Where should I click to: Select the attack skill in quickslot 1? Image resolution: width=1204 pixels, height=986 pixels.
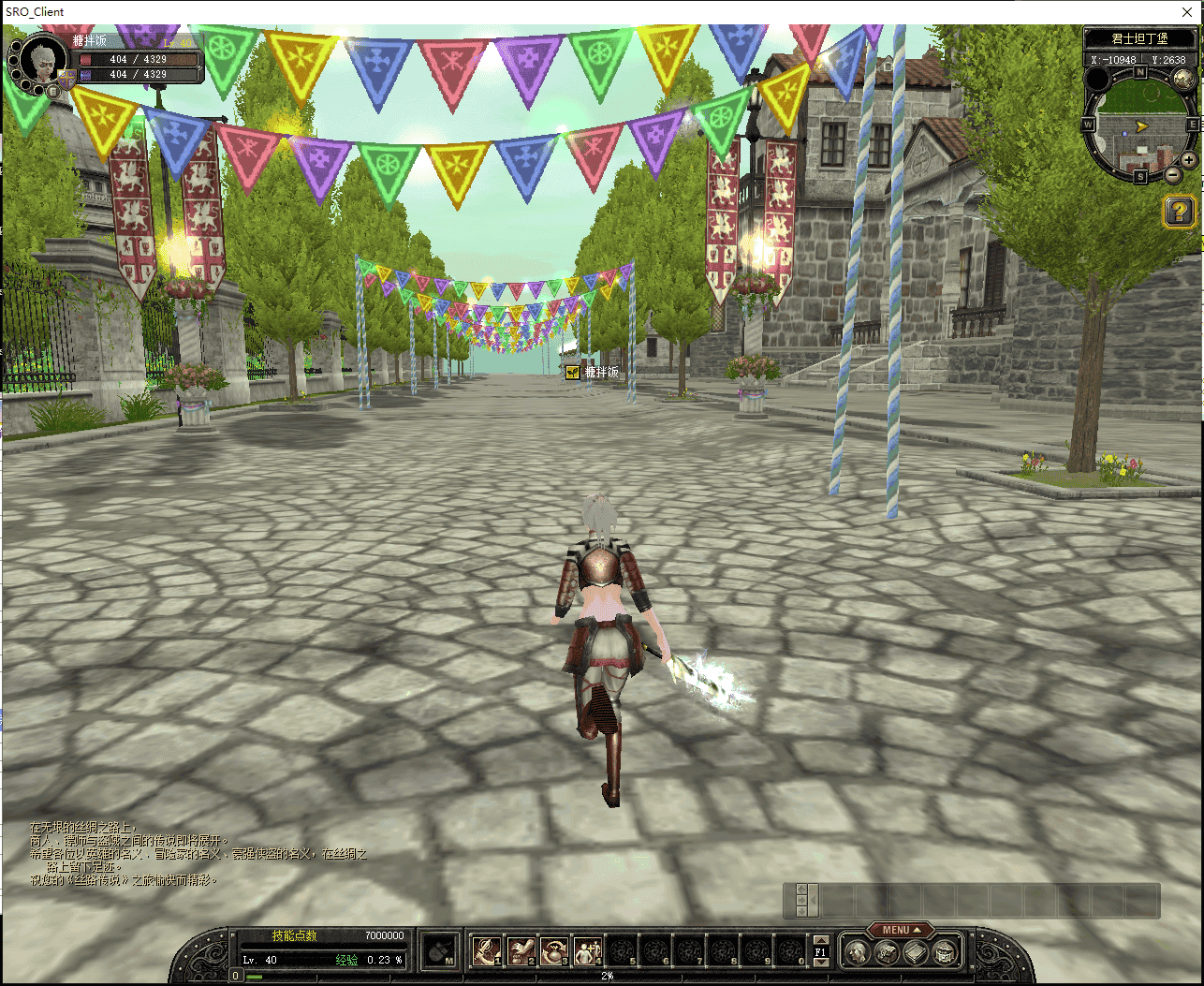click(x=485, y=949)
